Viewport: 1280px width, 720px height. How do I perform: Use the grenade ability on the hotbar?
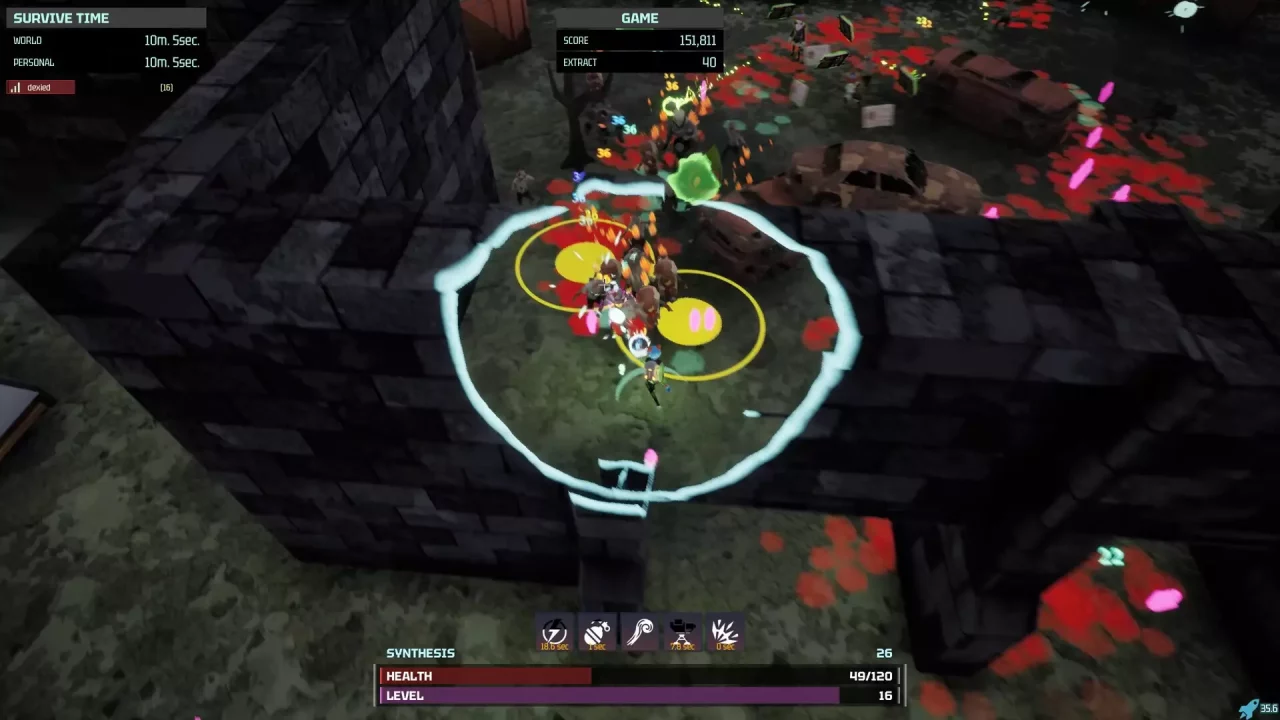click(x=597, y=632)
